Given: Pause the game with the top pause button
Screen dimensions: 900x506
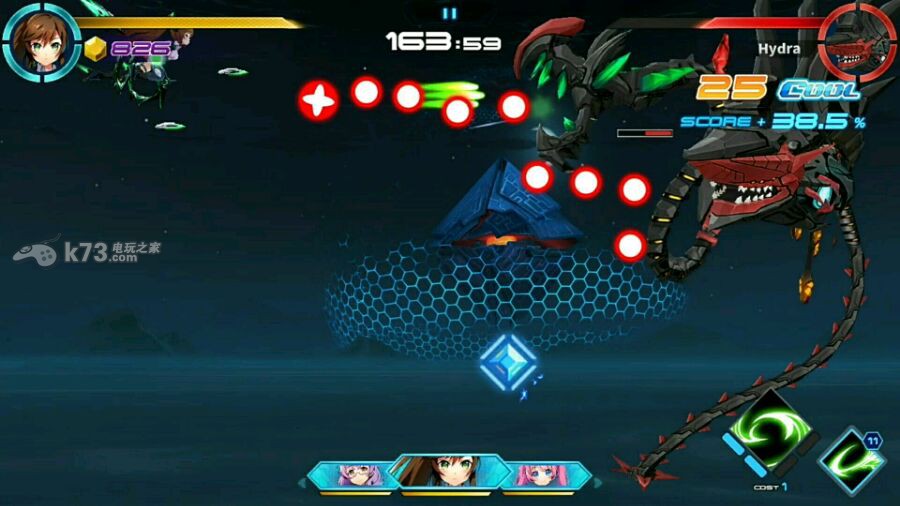Looking at the screenshot, I should [x=449, y=13].
